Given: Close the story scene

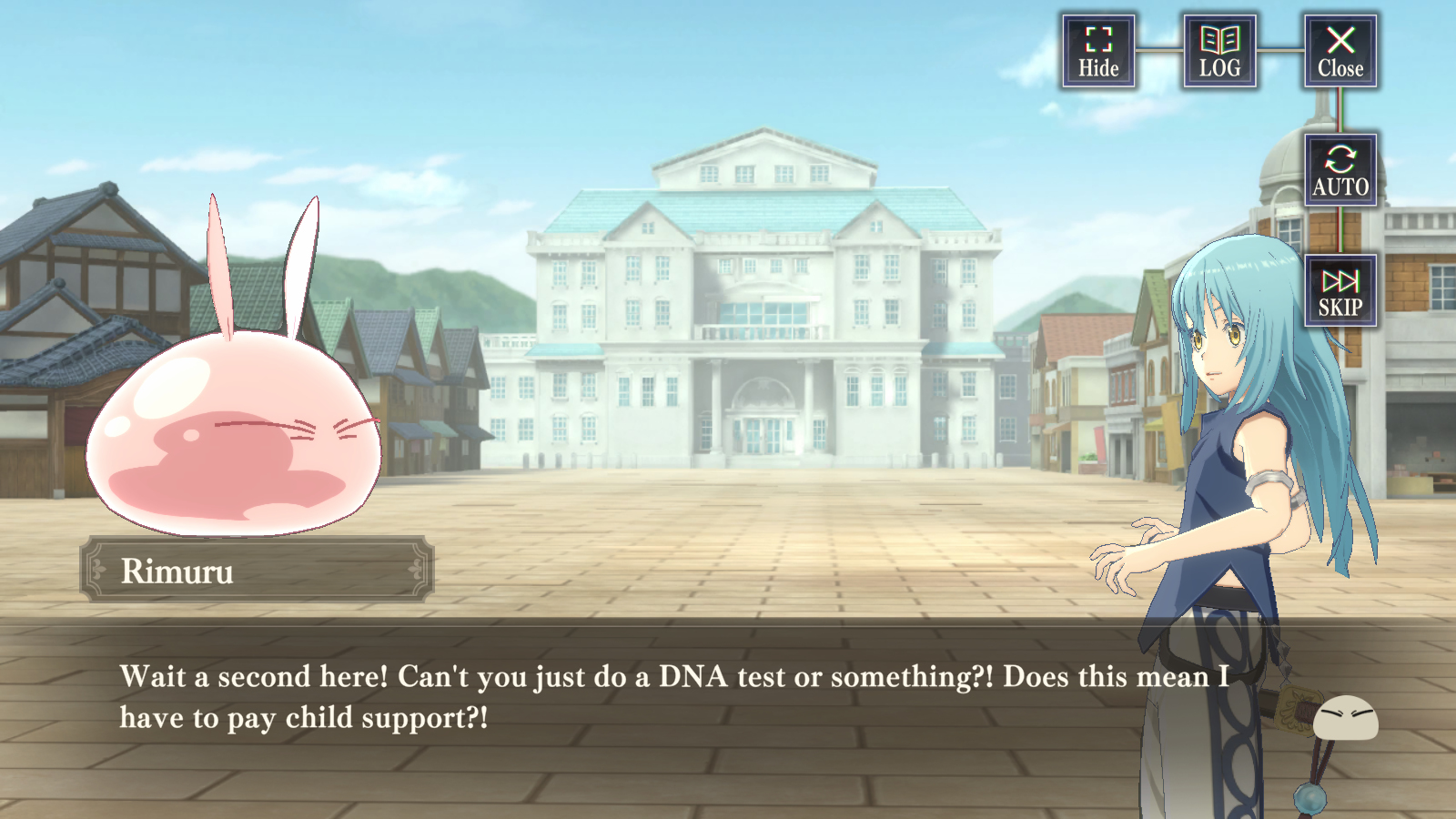Looking at the screenshot, I should (x=1340, y=52).
